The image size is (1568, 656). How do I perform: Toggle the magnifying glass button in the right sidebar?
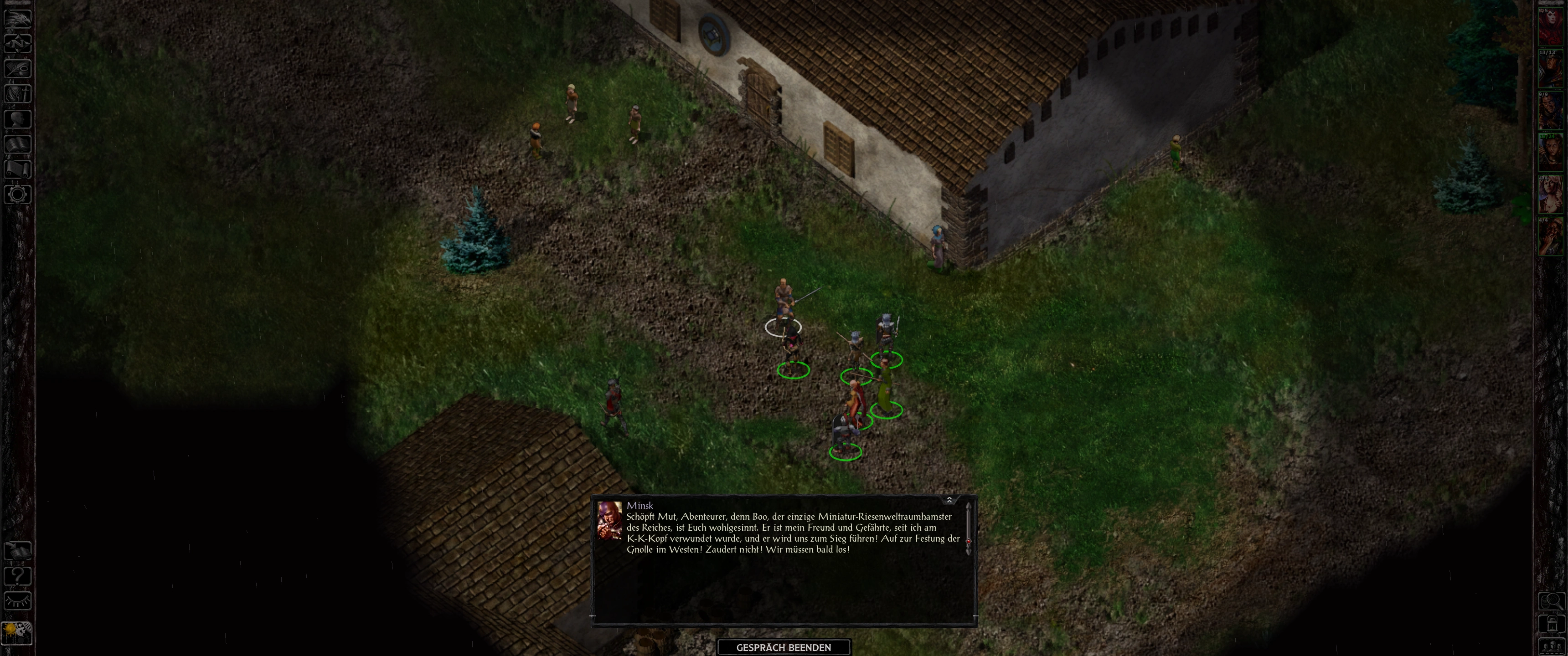click(1552, 601)
